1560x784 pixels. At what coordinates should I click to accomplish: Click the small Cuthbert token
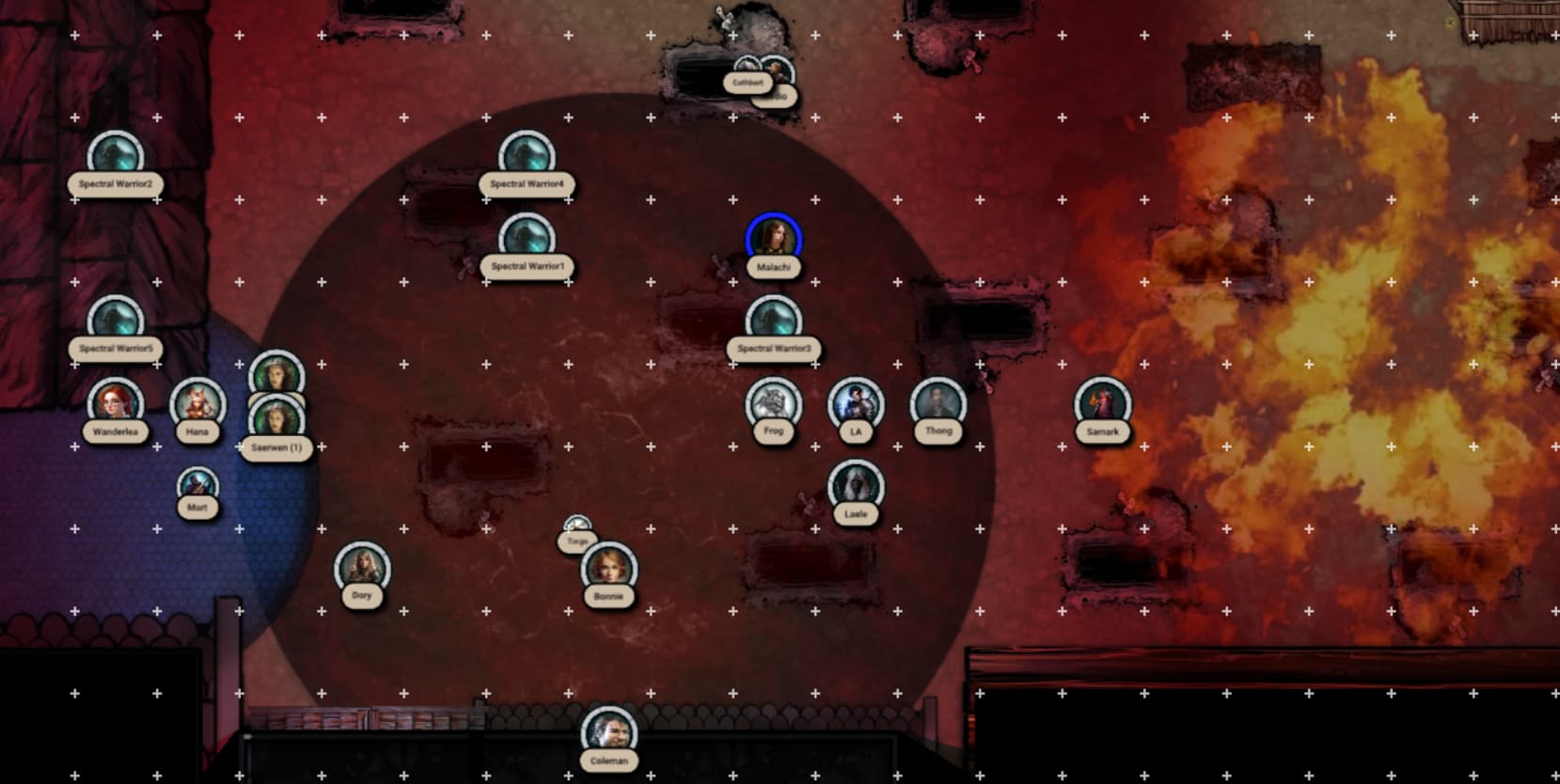(x=748, y=71)
